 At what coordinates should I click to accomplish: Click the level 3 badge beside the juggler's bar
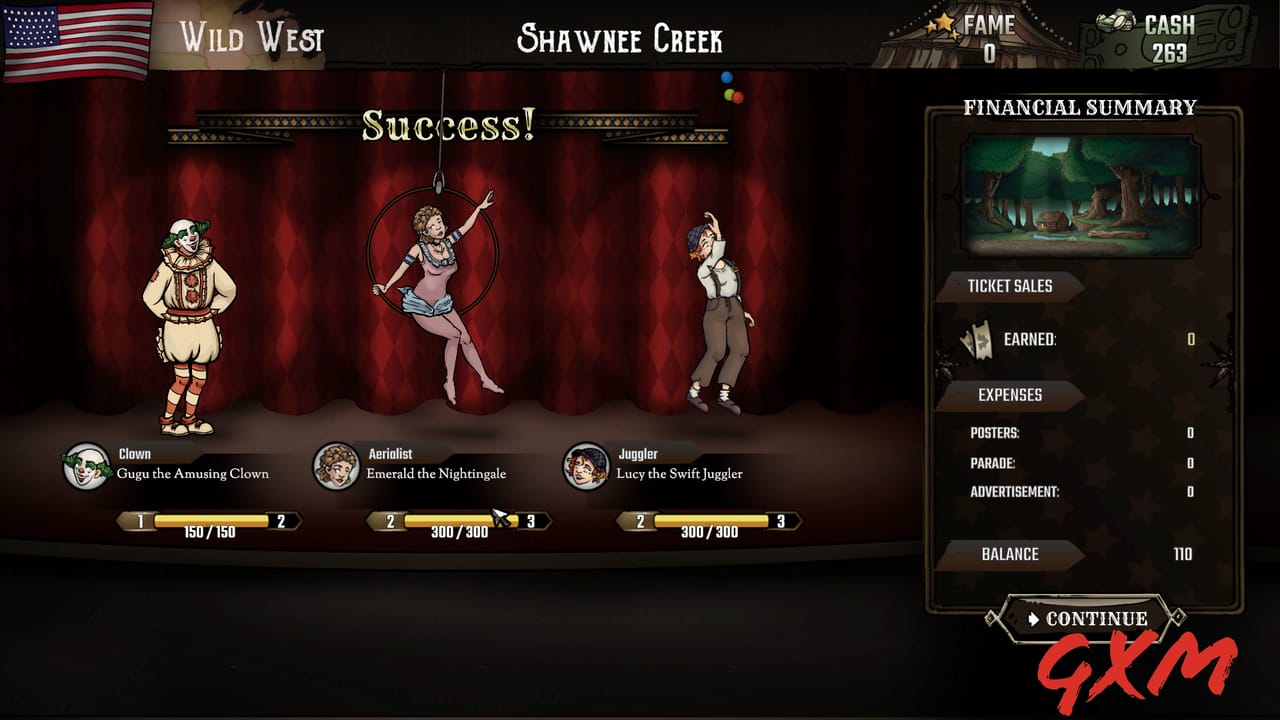(780, 520)
